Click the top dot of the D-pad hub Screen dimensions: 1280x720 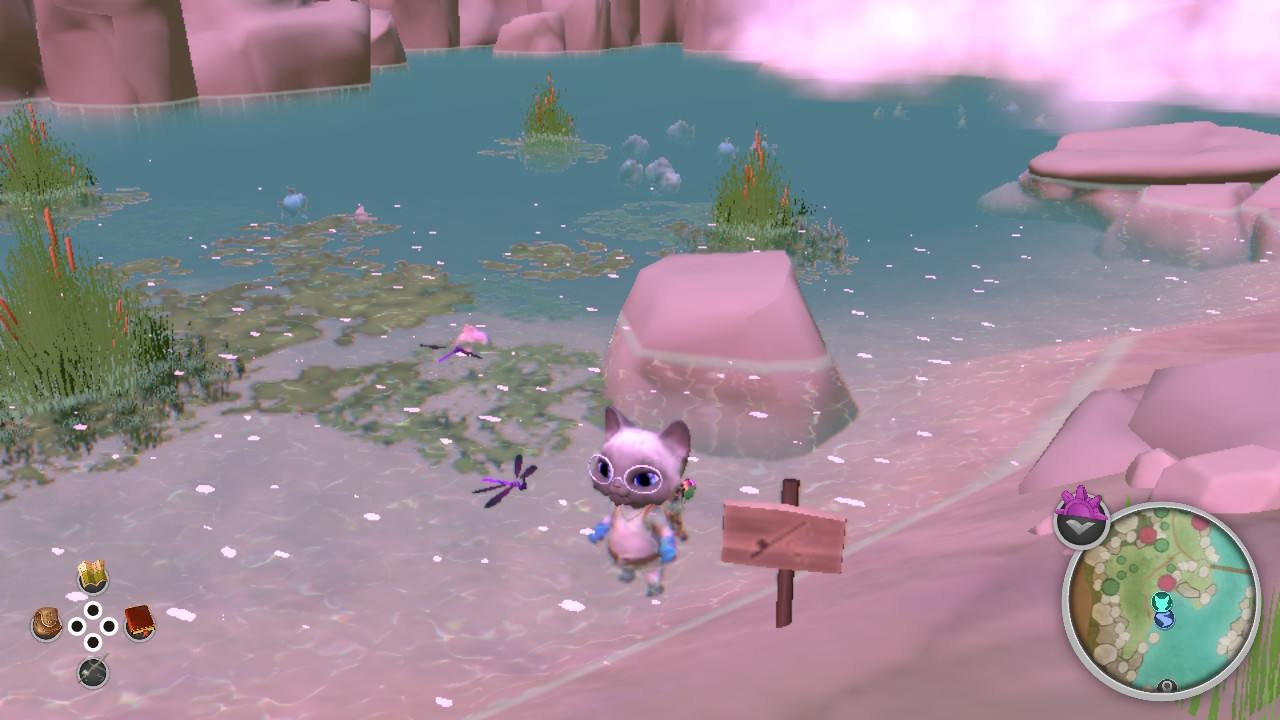coord(93,609)
